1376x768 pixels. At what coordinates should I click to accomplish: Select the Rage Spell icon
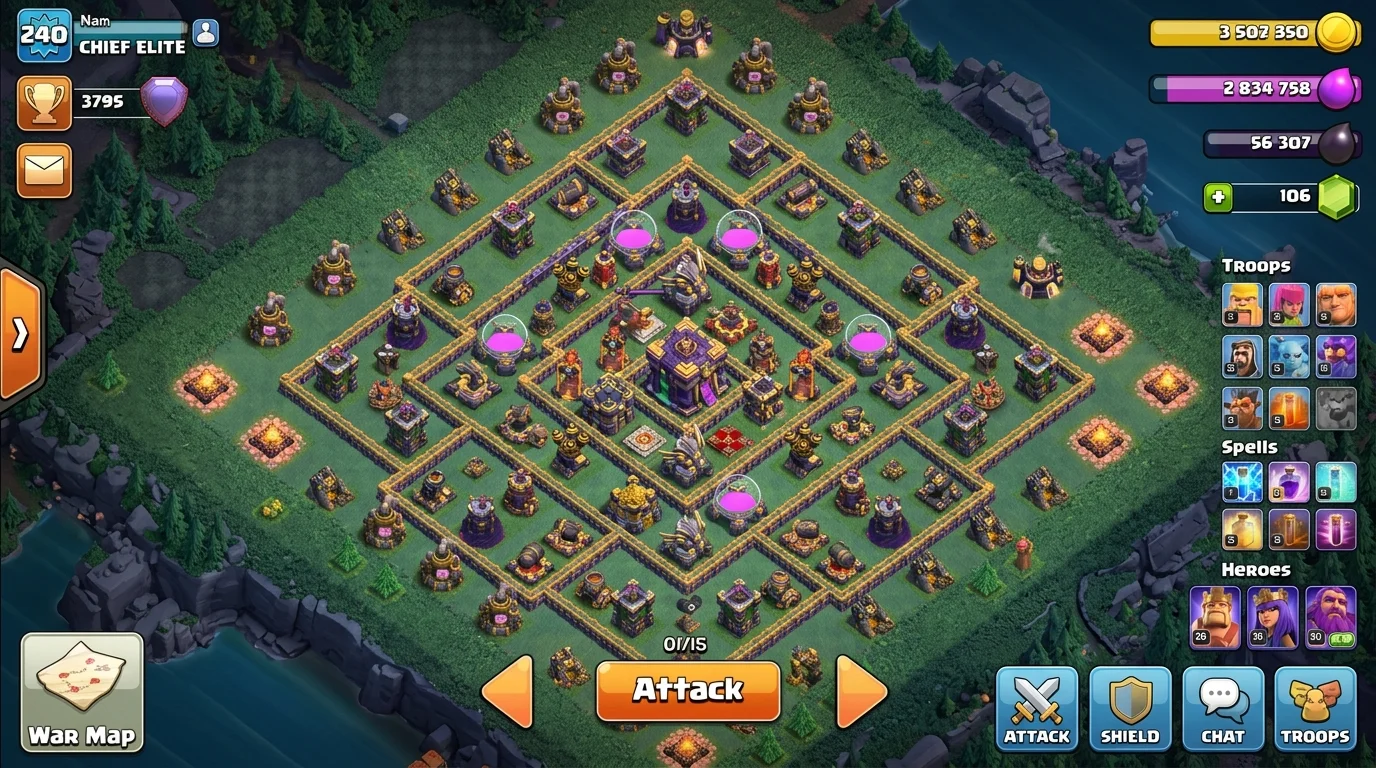pyautogui.click(x=1289, y=482)
